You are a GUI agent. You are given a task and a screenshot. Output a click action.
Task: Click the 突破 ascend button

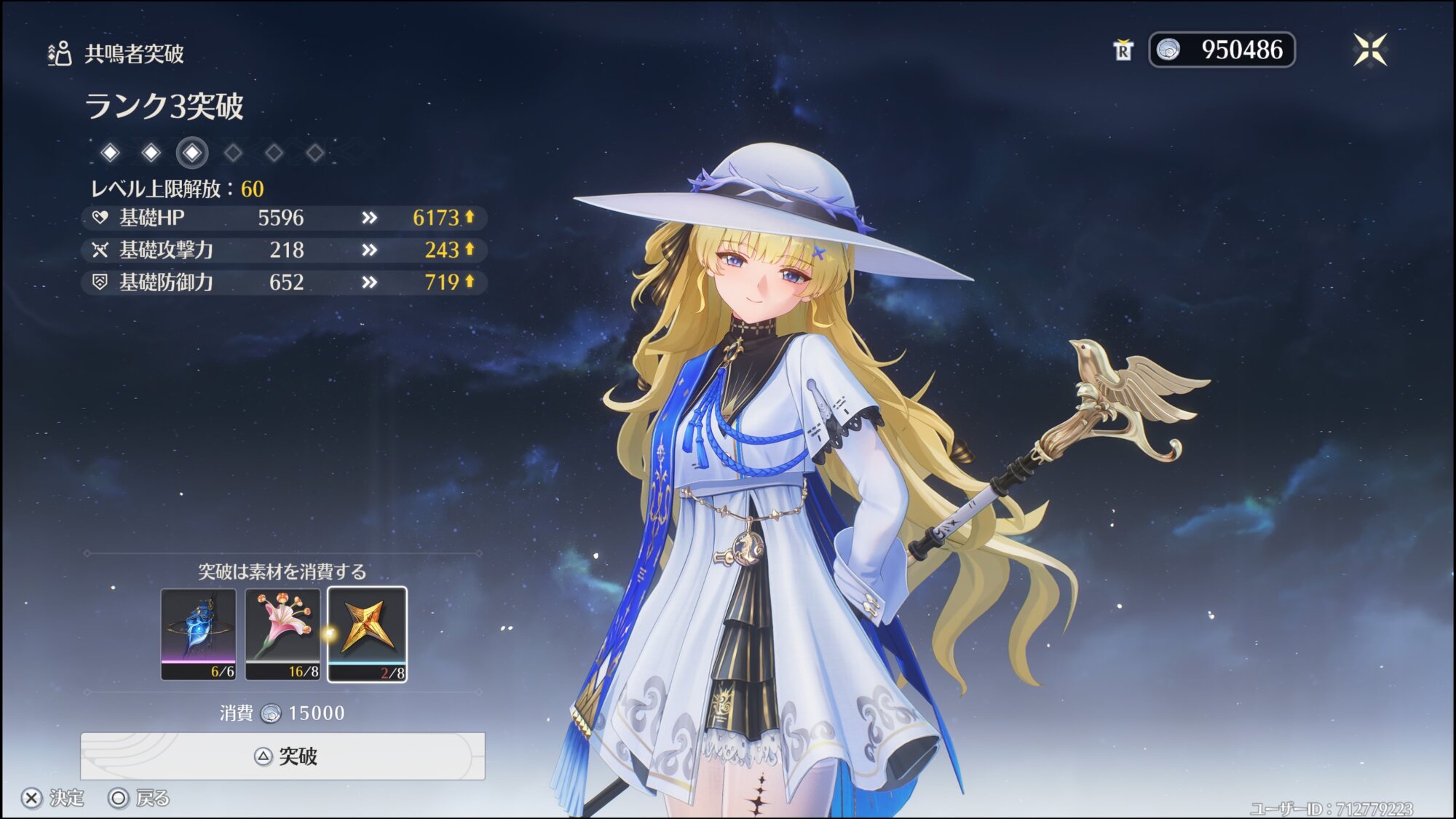(282, 756)
